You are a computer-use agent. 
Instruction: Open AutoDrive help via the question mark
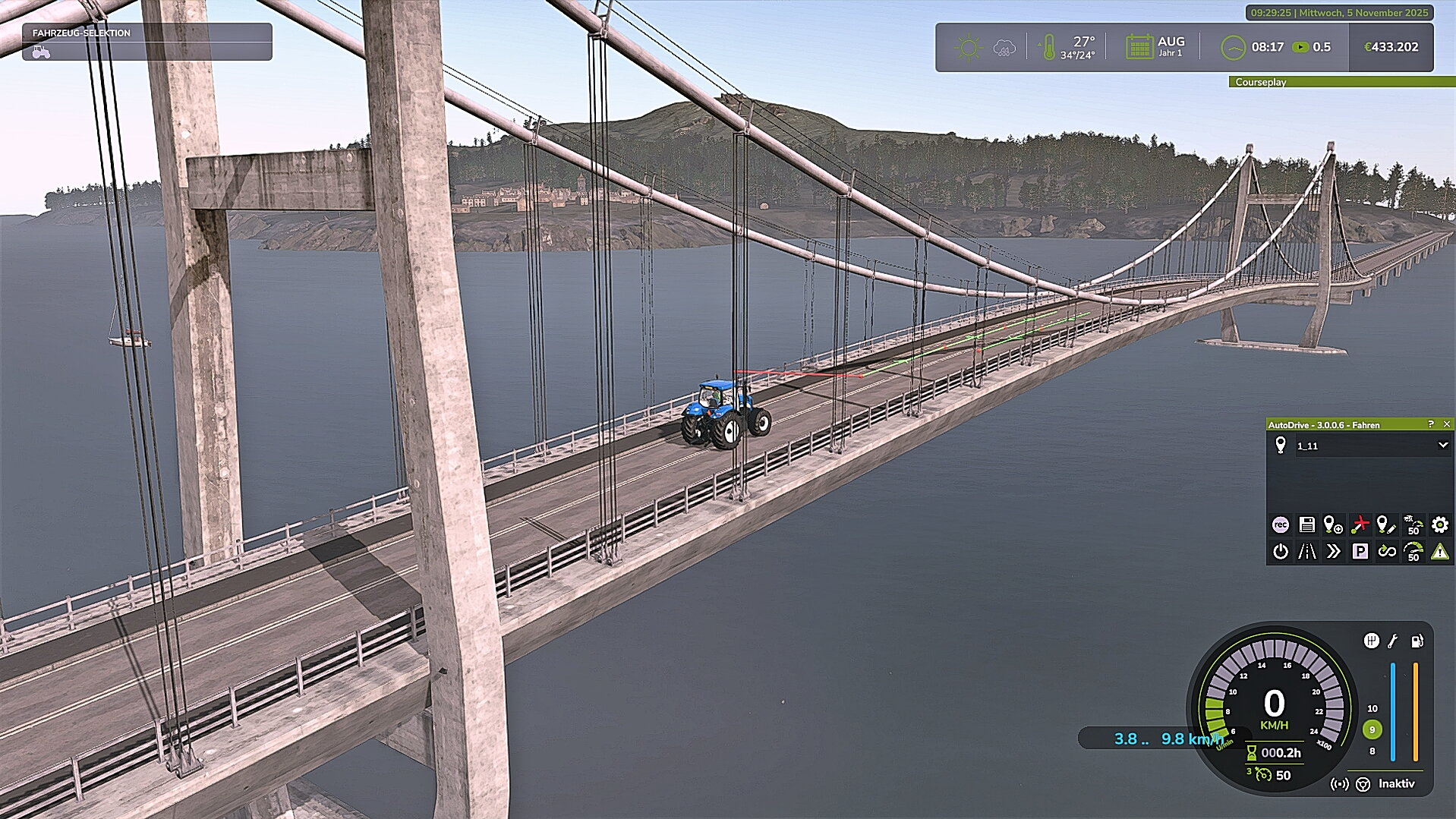click(1431, 424)
